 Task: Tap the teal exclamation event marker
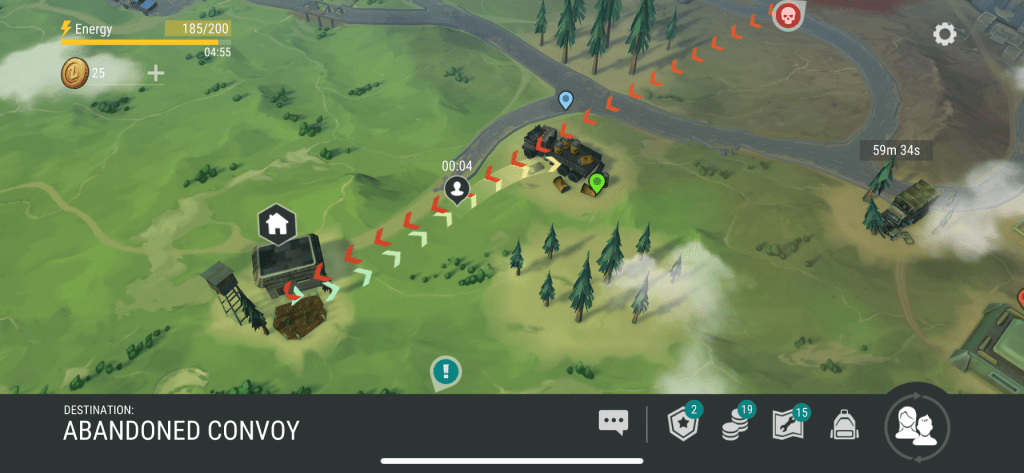pos(446,372)
